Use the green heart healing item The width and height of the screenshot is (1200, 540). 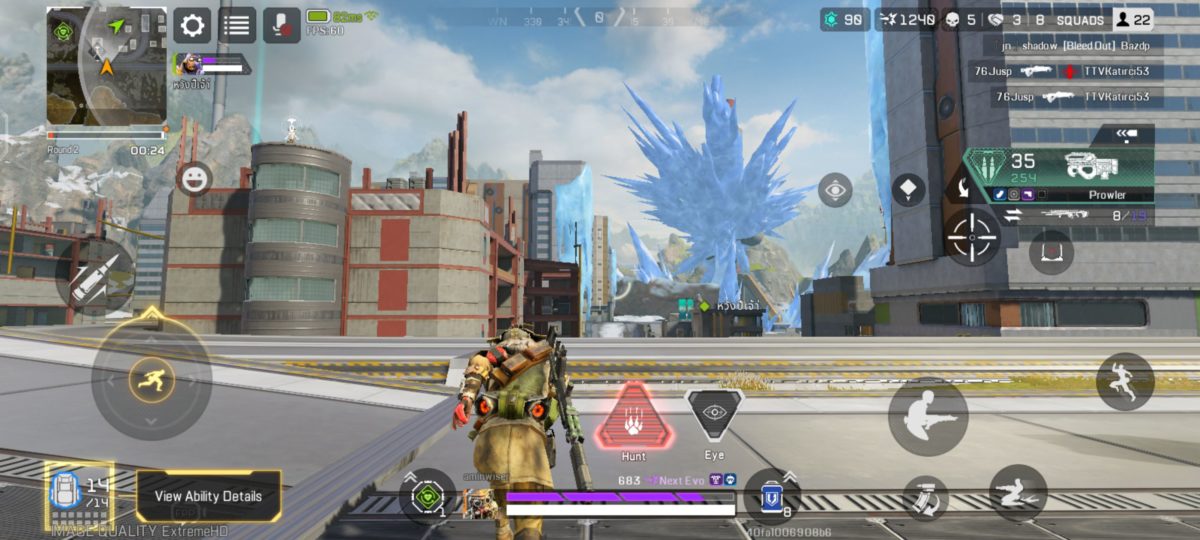click(x=428, y=496)
